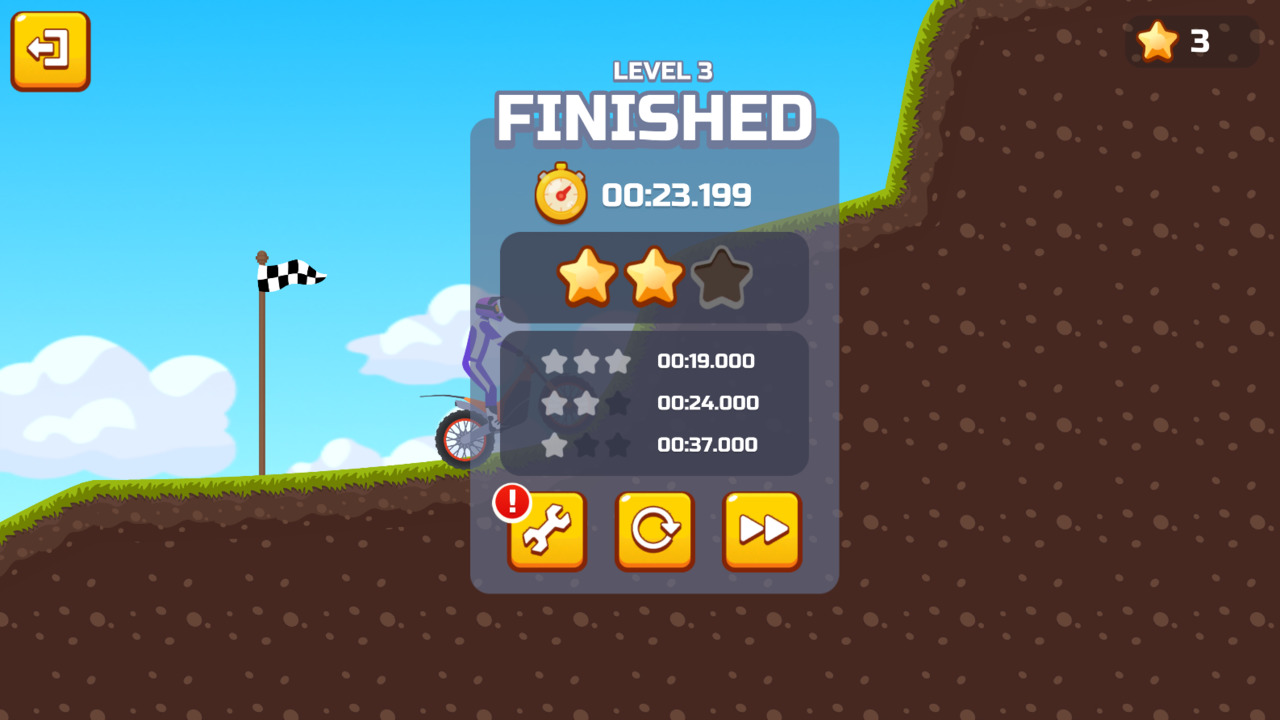Click the star icon in the top-right counter

point(1158,42)
